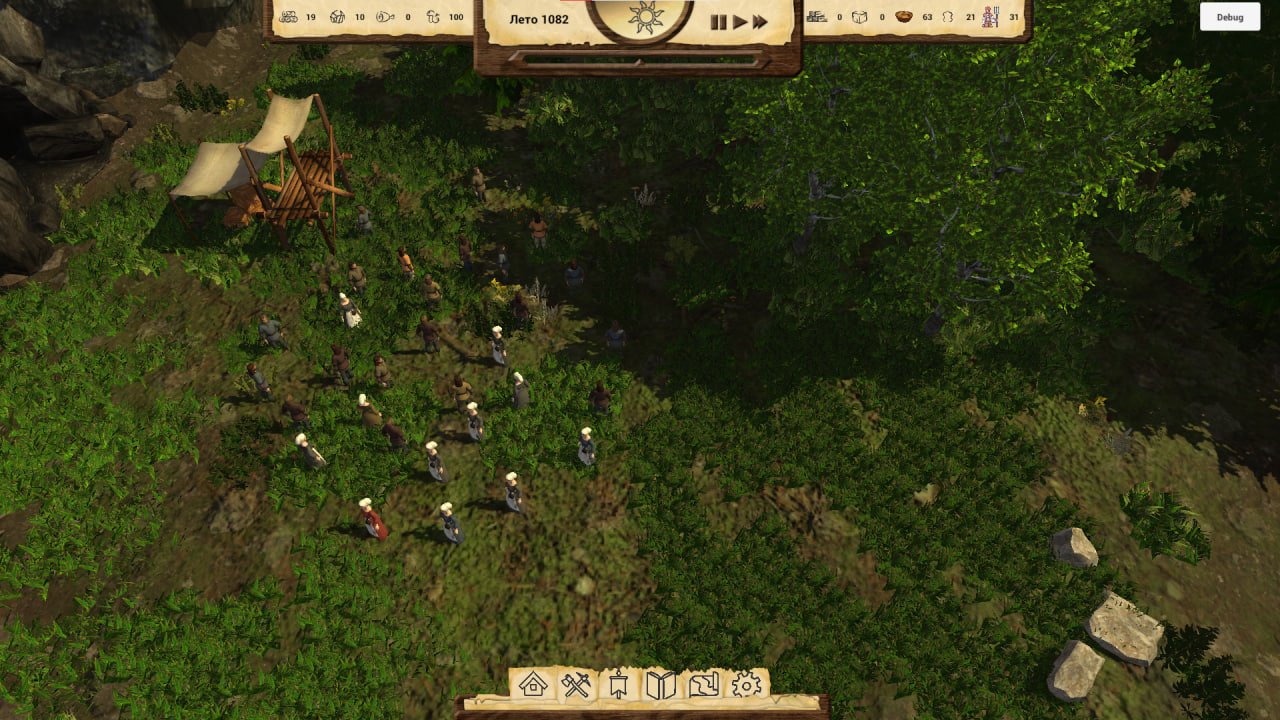Open the crossed axe and pickaxe menu
The width and height of the screenshot is (1280, 720).
pos(577,685)
